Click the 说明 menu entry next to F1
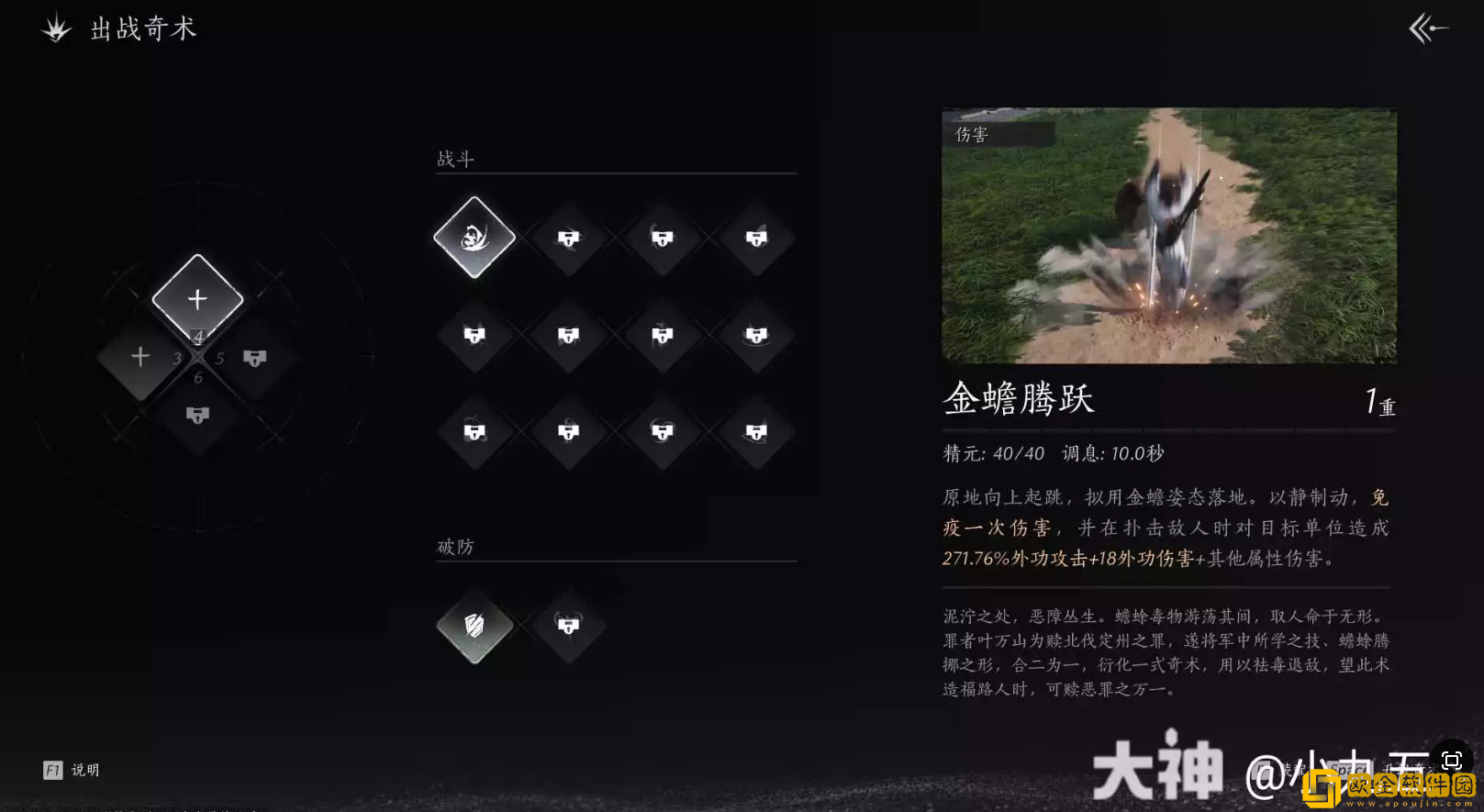Screen dimensions: 1484x812 84,770
